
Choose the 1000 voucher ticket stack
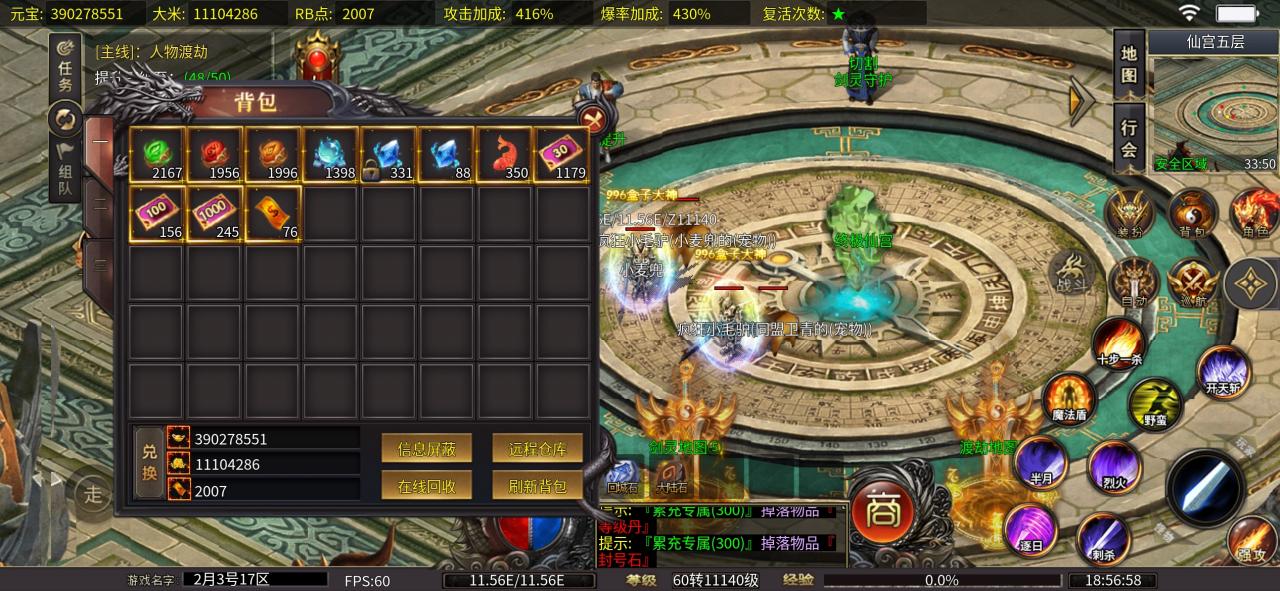(215, 213)
